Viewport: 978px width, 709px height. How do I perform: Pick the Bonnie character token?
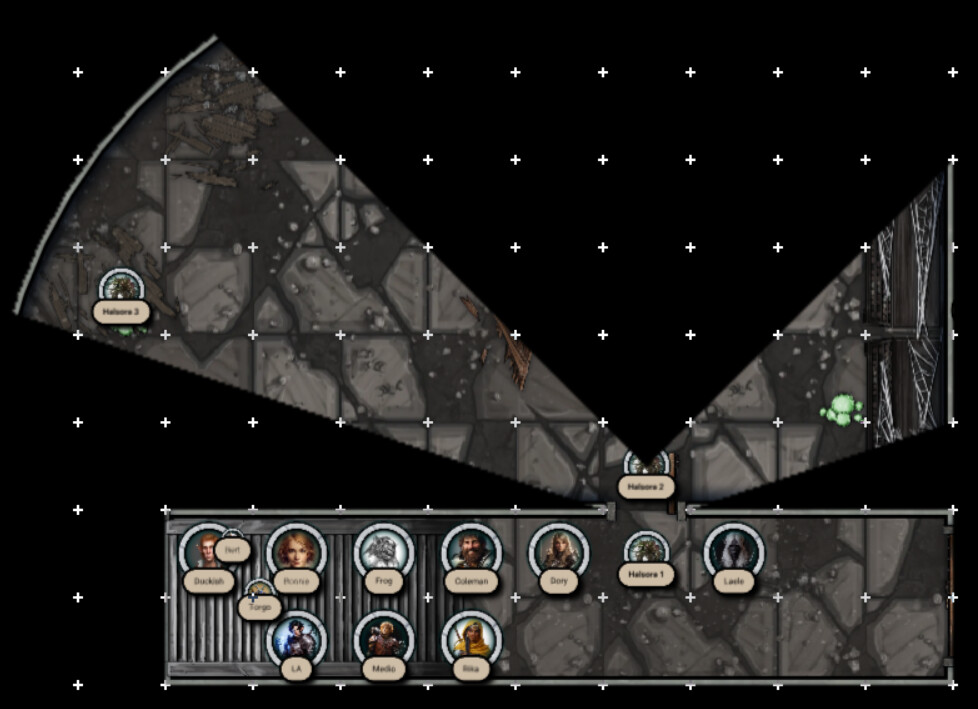point(296,551)
